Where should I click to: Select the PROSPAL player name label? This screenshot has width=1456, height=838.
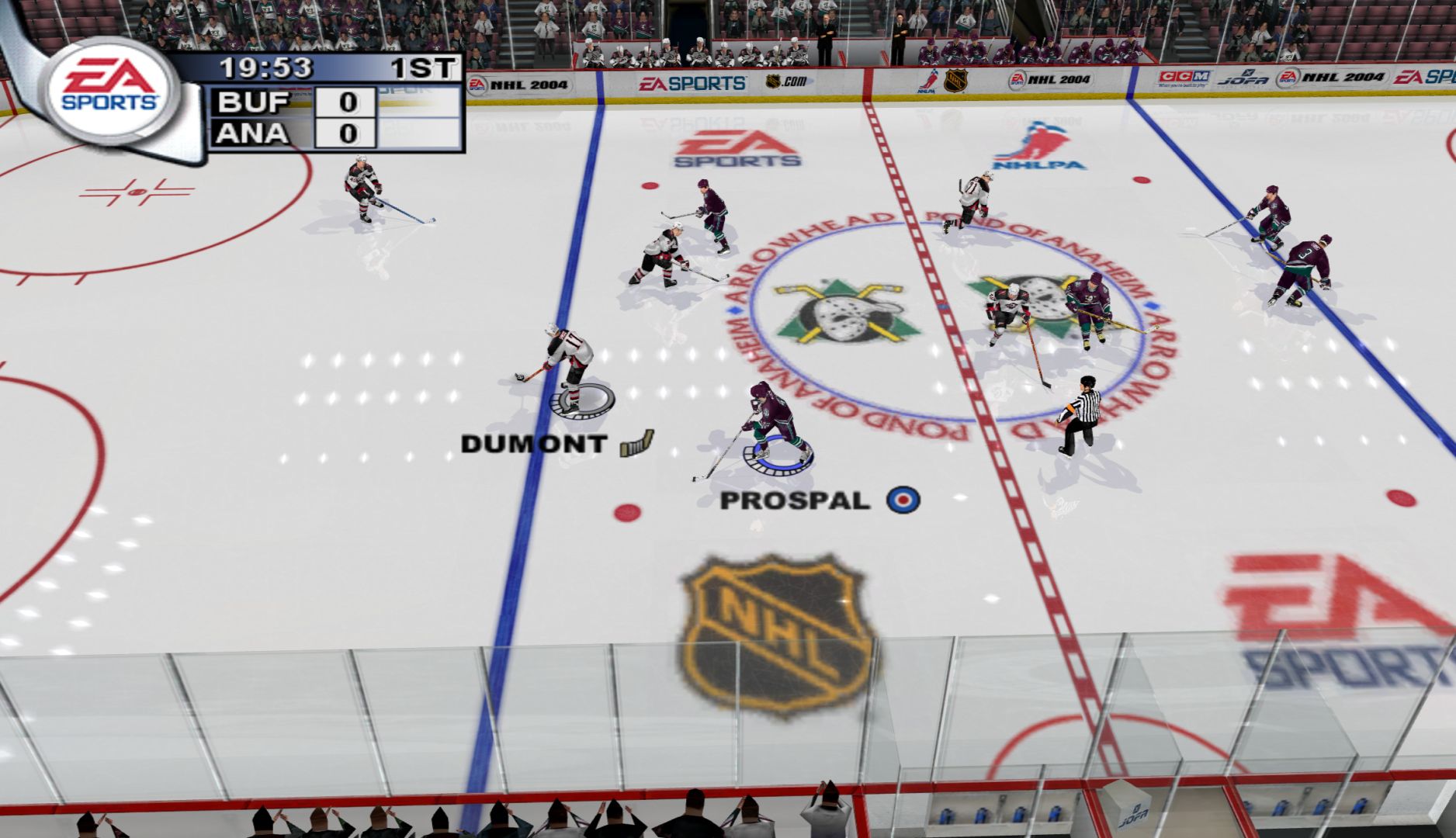[x=795, y=500]
